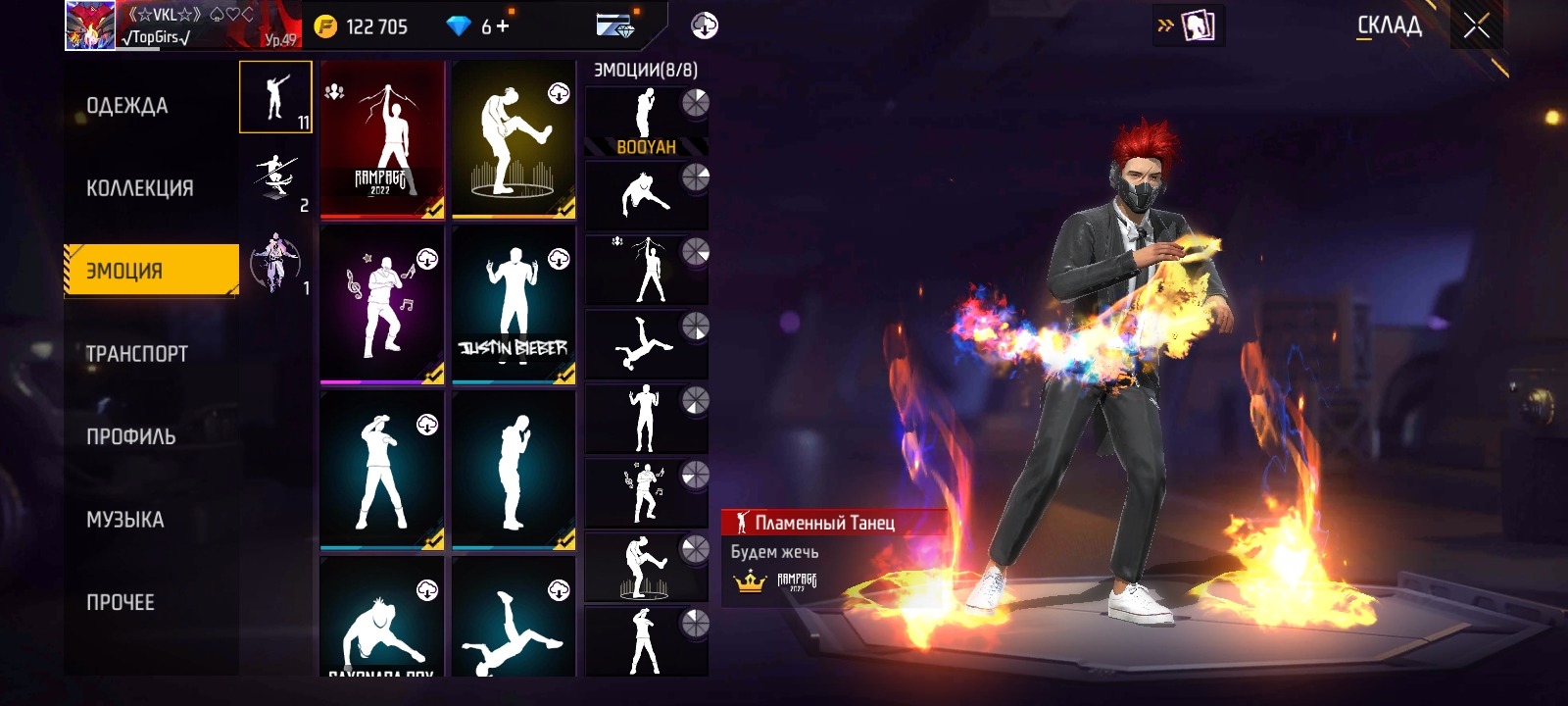
Task: Select the Rampage 2022 emote card
Action: 382,139
